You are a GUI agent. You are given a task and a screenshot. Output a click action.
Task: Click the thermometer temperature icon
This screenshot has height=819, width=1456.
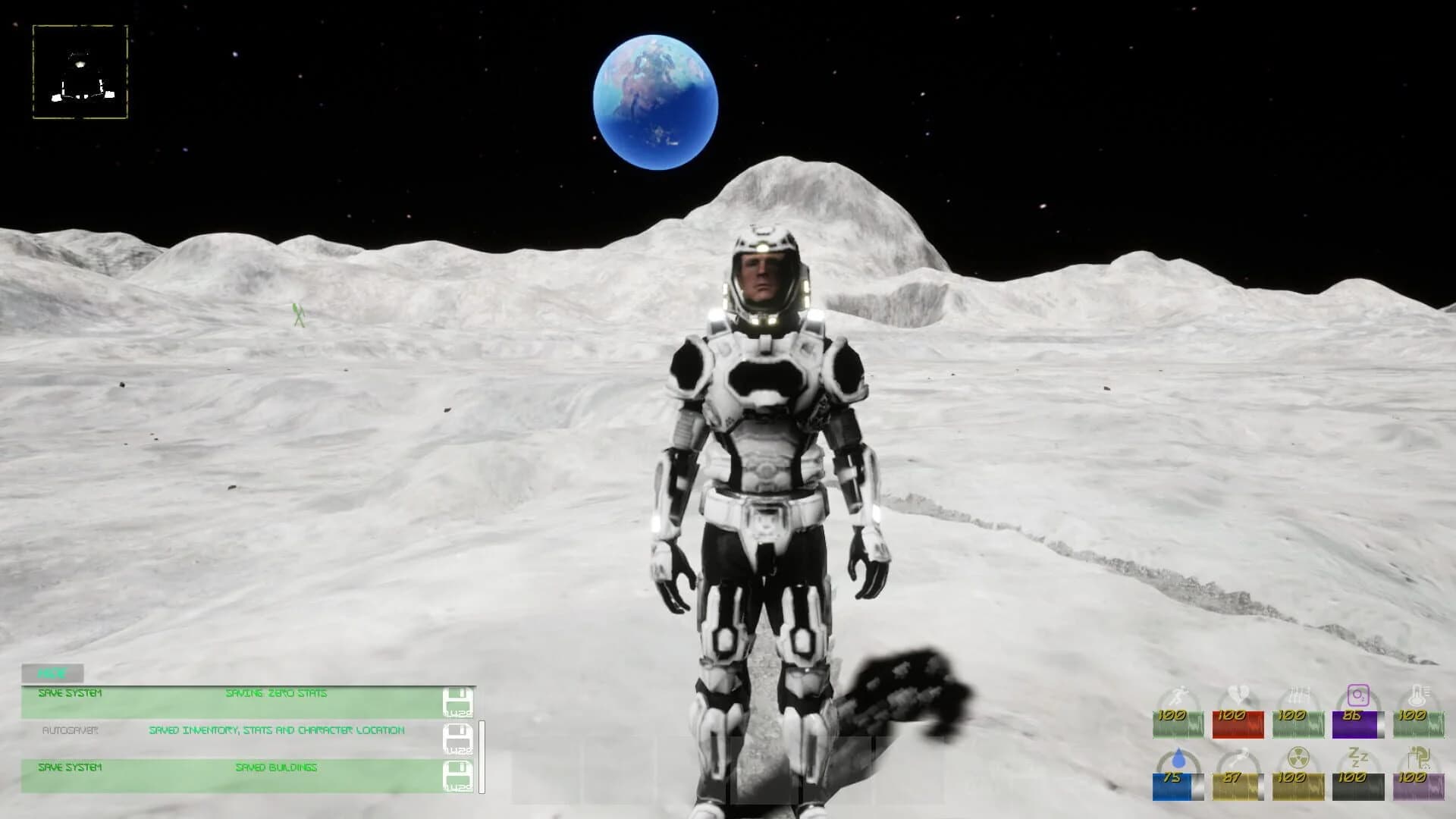(1420, 694)
